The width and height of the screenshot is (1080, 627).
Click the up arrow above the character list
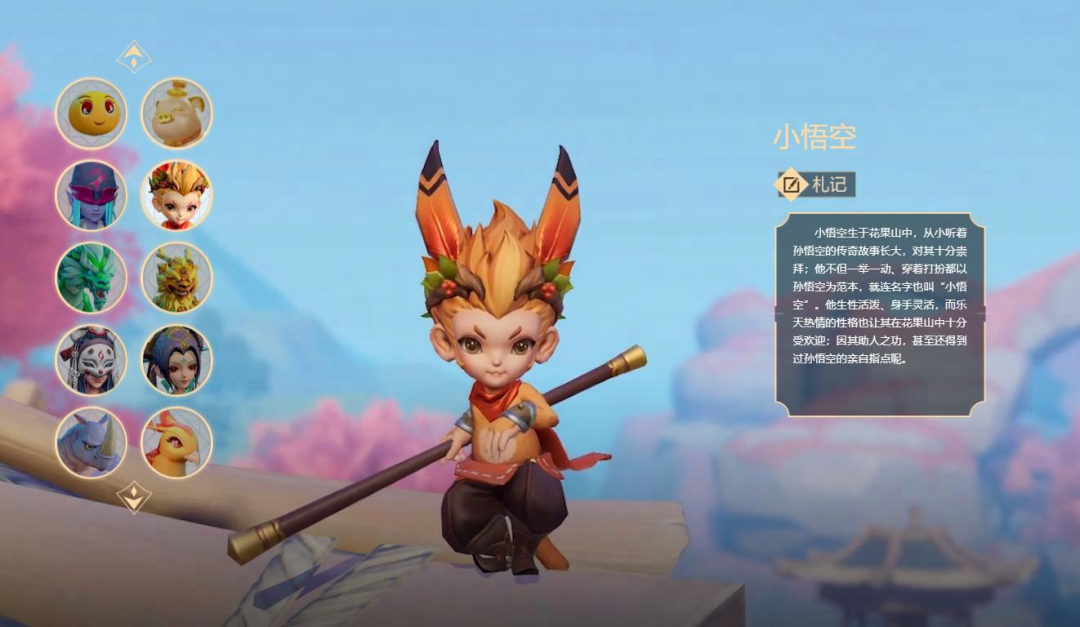134,57
